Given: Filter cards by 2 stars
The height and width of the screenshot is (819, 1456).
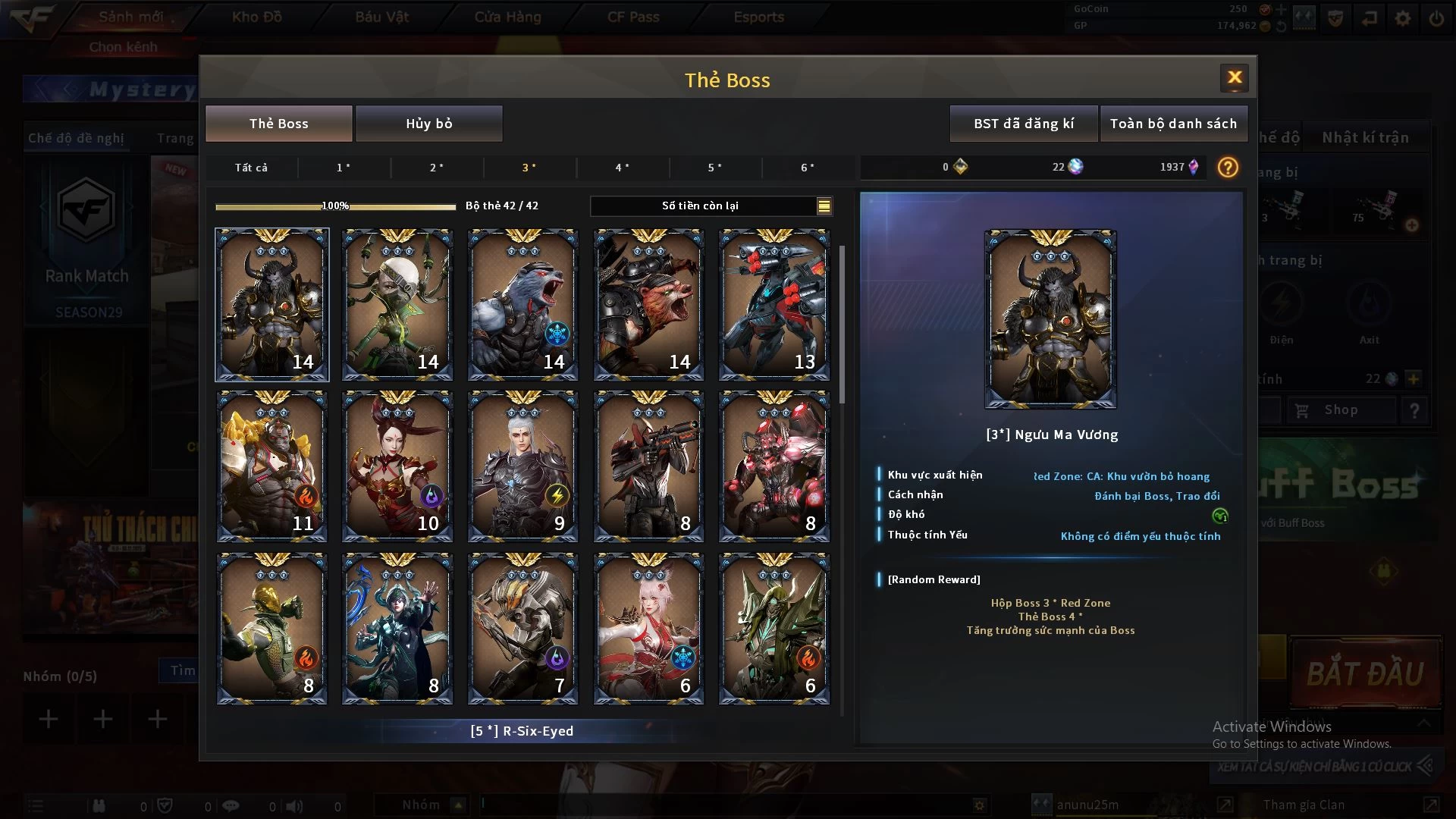Looking at the screenshot, I should point(437,168).
